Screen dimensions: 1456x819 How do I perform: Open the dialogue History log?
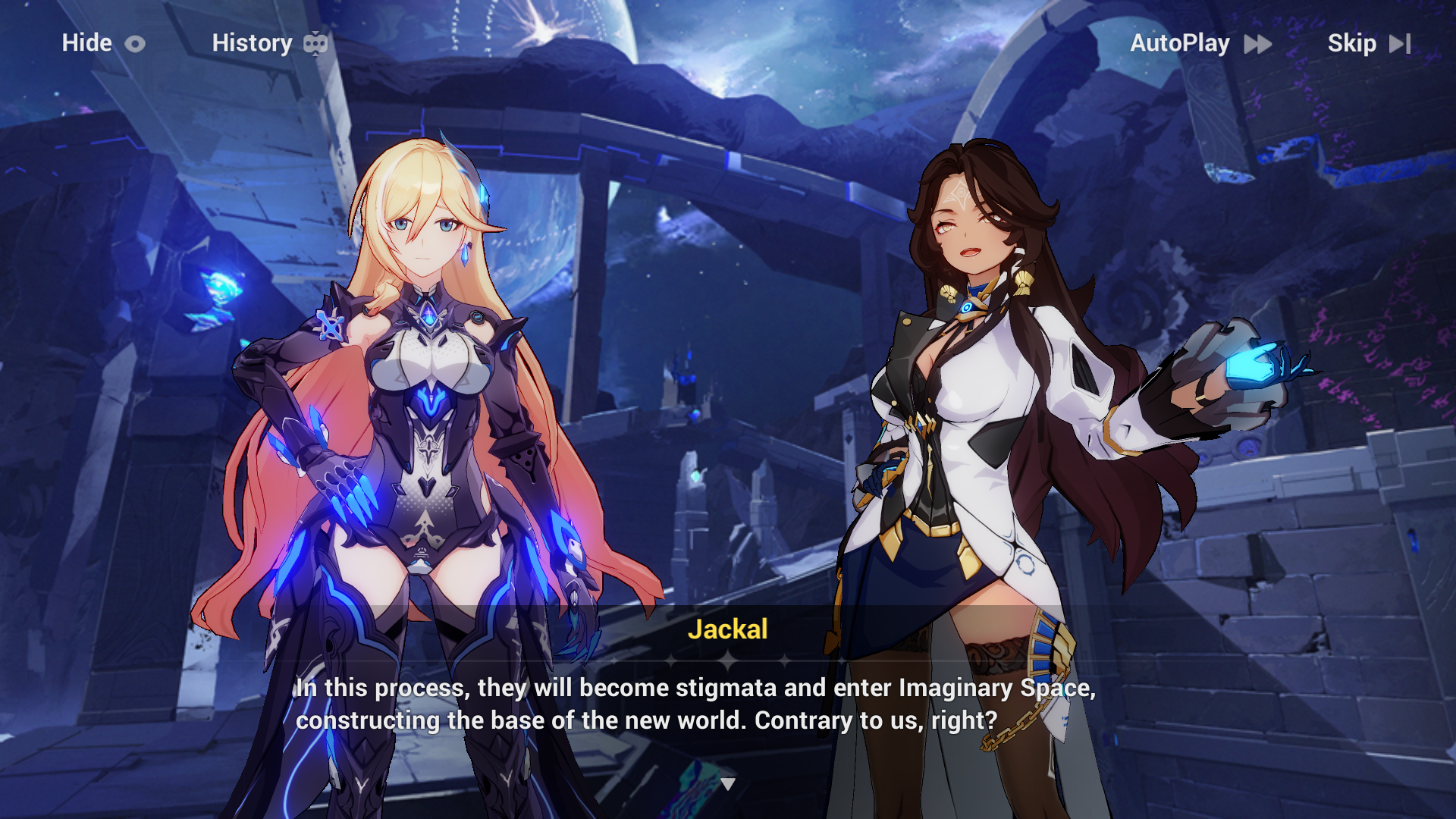click(269, 43)
